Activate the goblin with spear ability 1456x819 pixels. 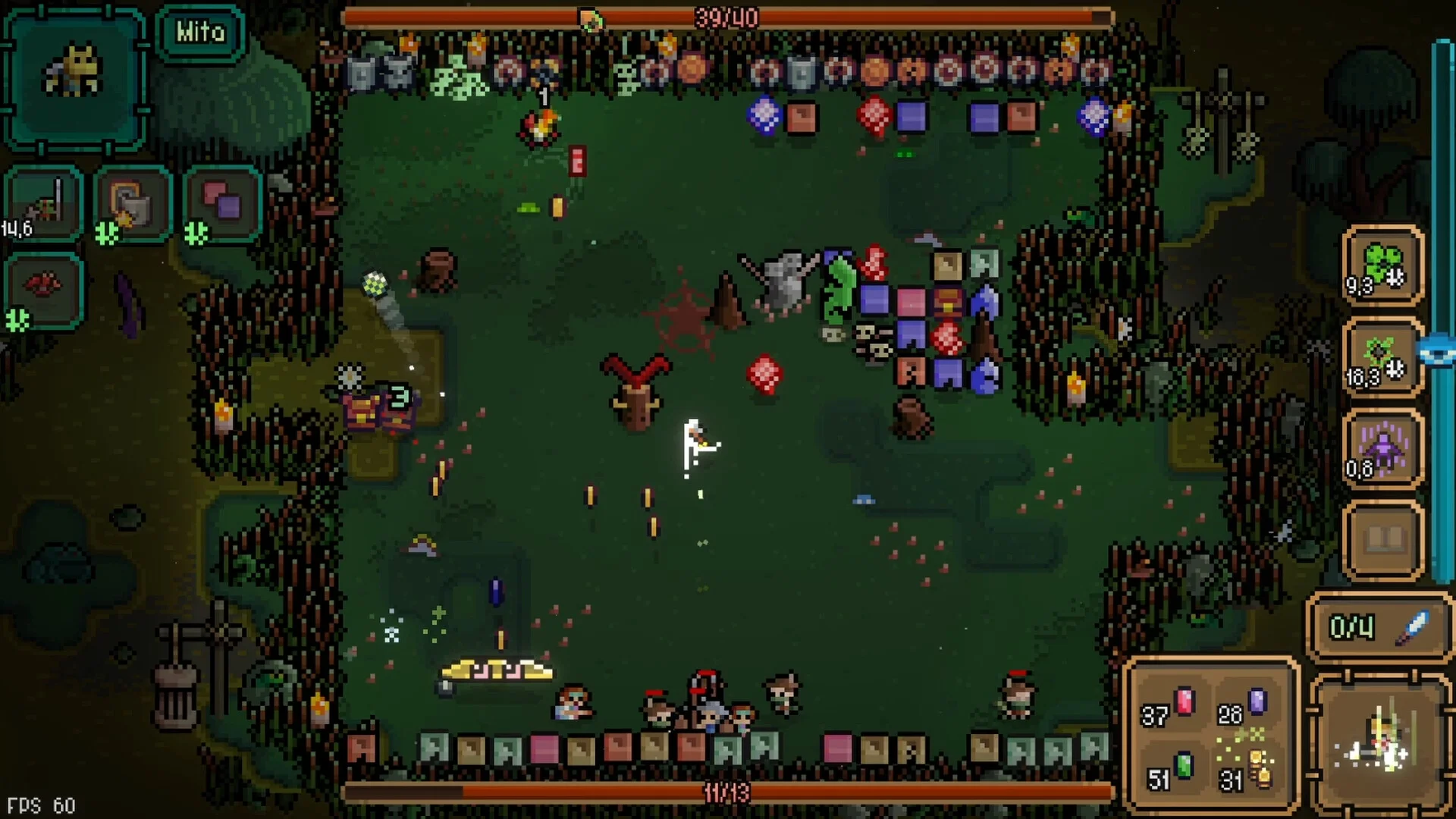coord(44,203)
